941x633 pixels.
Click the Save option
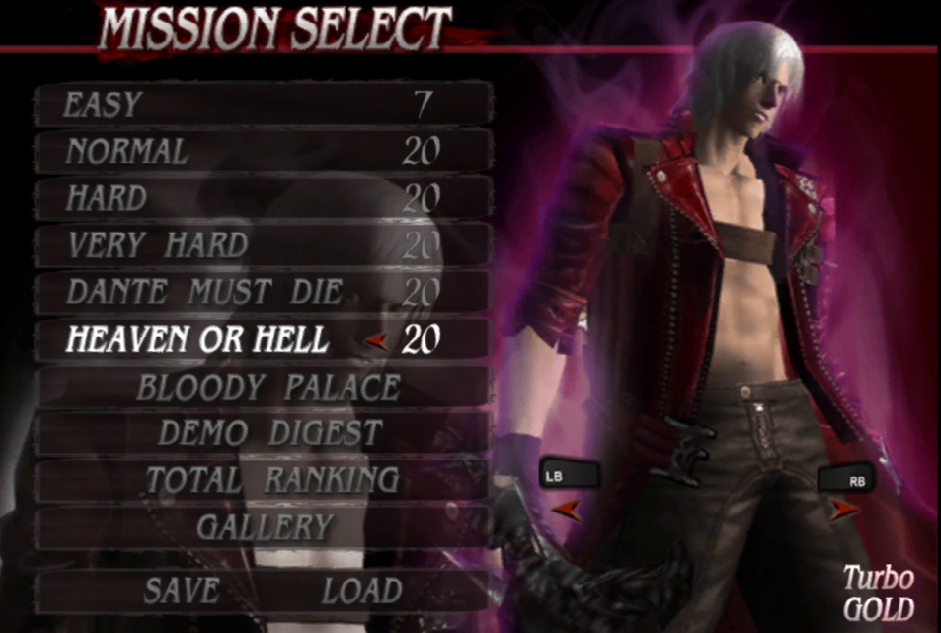(x=182, y=590)
